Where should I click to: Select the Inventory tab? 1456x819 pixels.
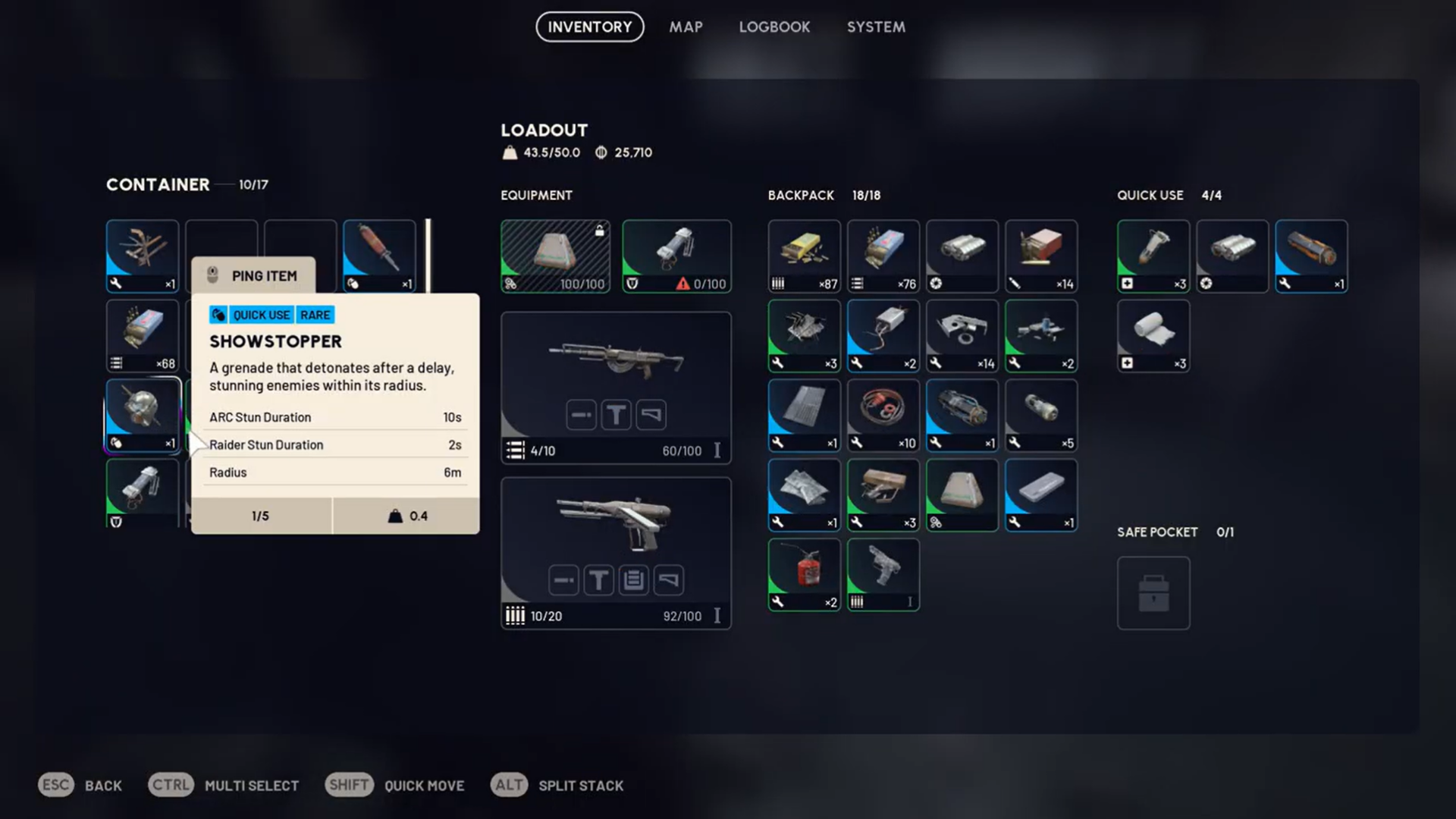tap(589, 27)
